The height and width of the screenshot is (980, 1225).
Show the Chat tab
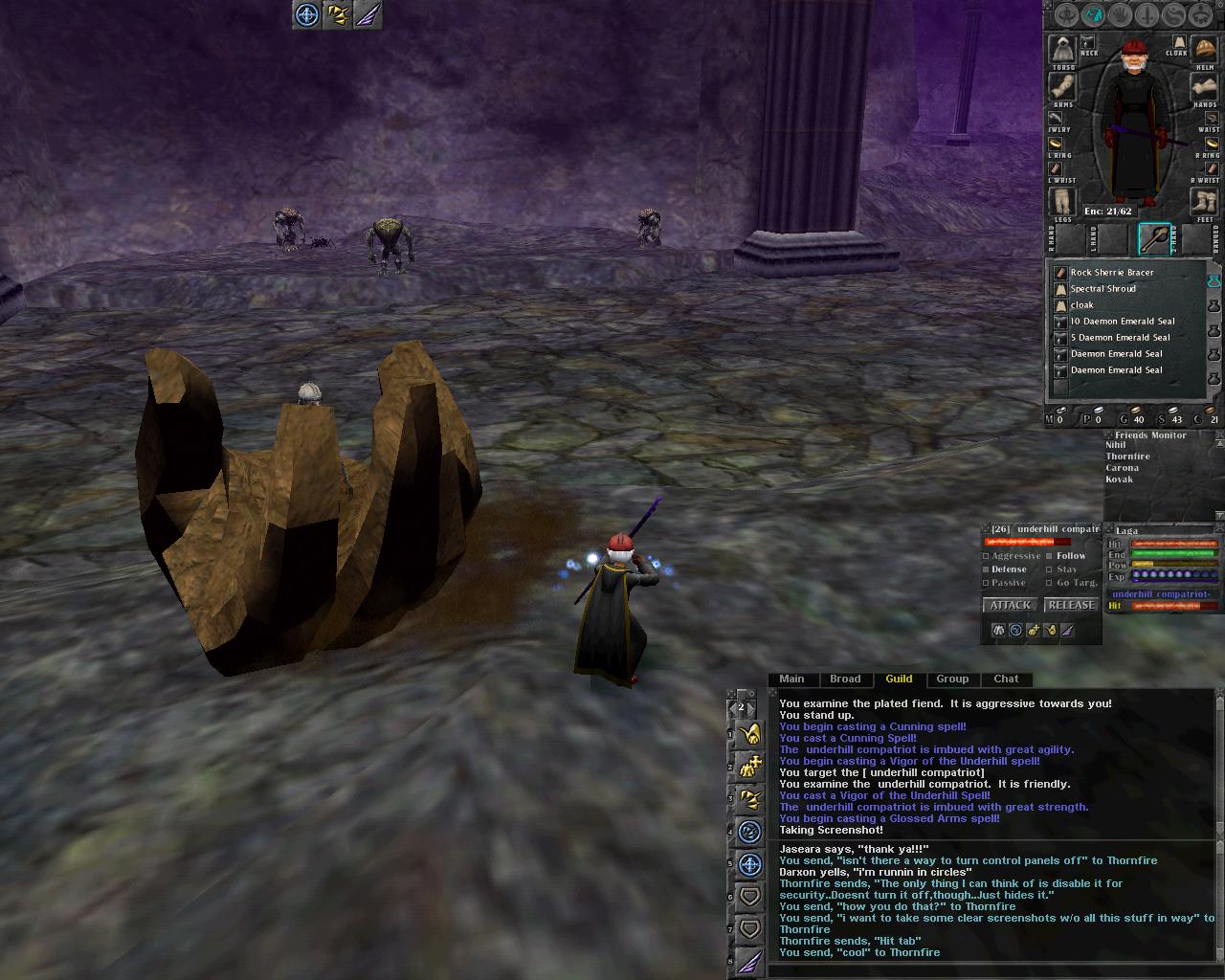point(1006,679)
